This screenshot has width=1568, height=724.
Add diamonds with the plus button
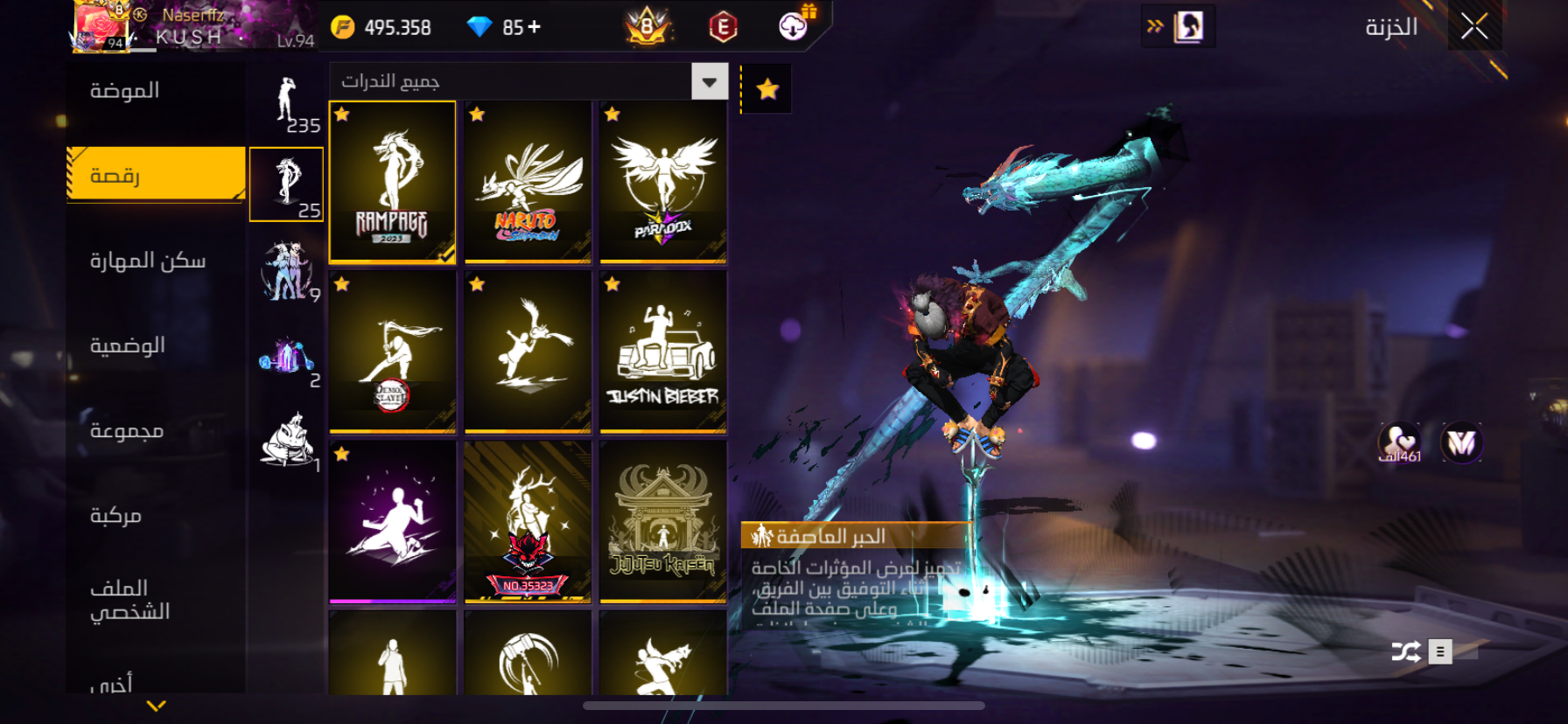534,27
